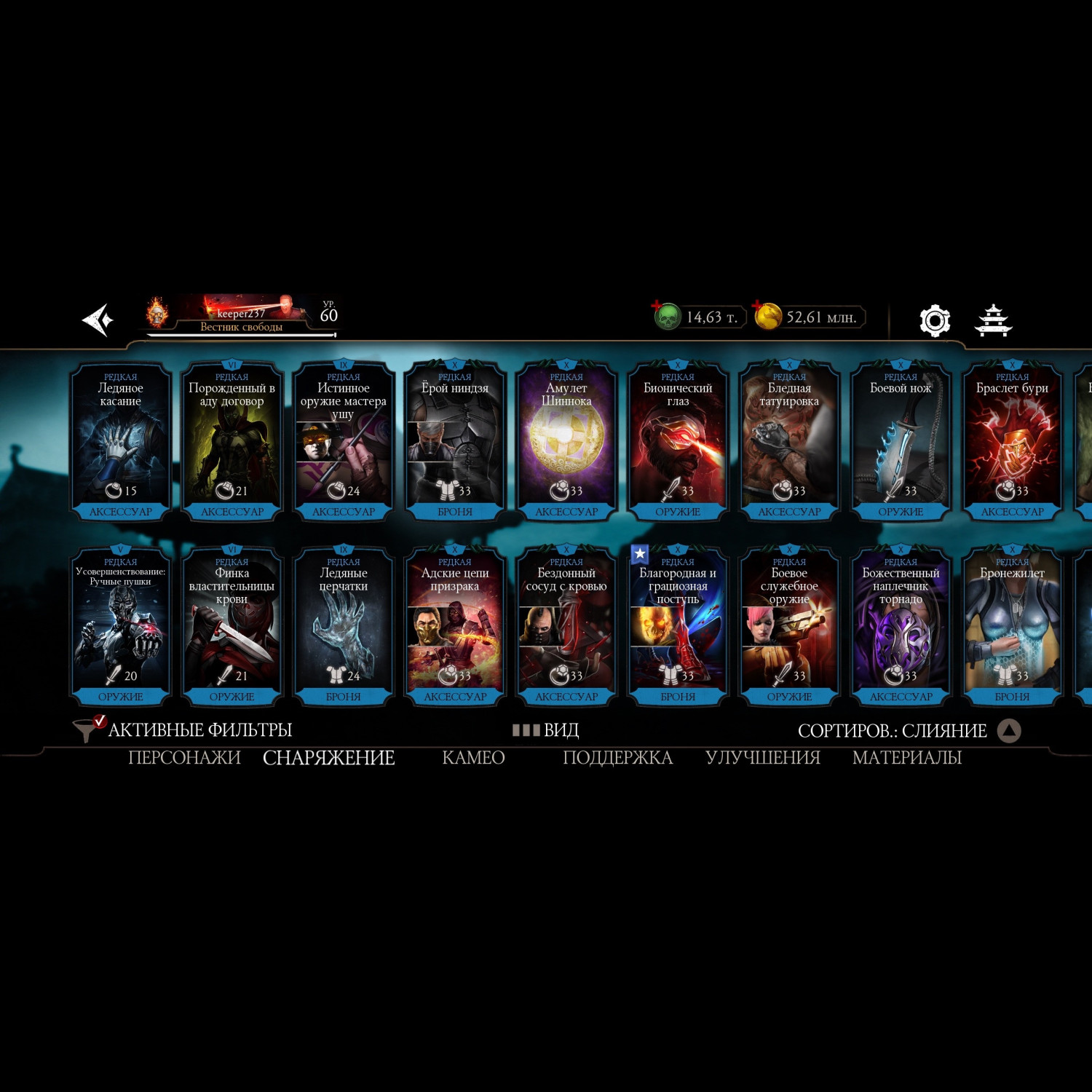The height and width of the screenshot is (1092, 1092).
Task: Choose the Амулет Шиннока card
Action: [566, 440]
